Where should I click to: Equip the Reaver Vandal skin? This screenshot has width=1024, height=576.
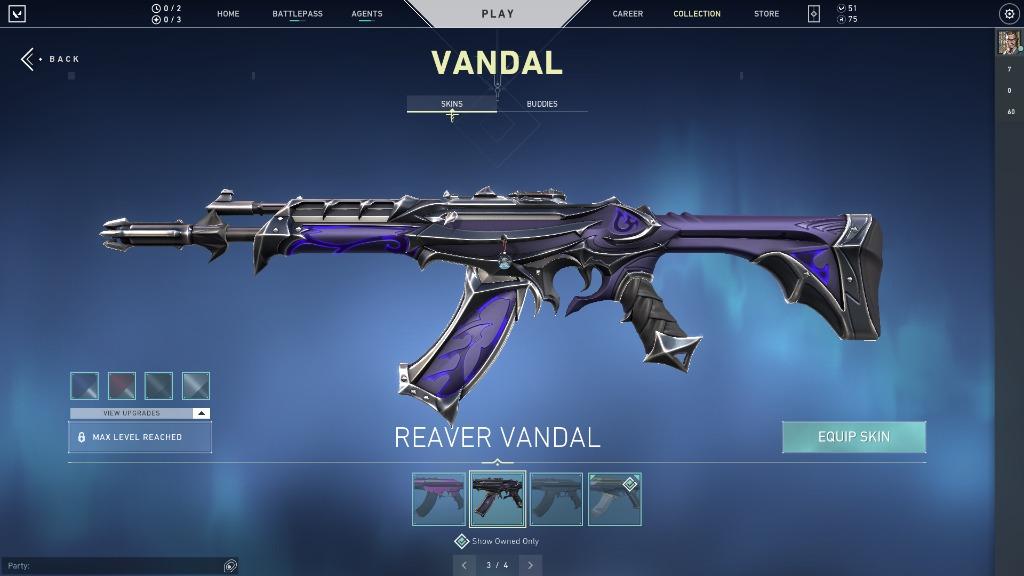click(853, 437)
